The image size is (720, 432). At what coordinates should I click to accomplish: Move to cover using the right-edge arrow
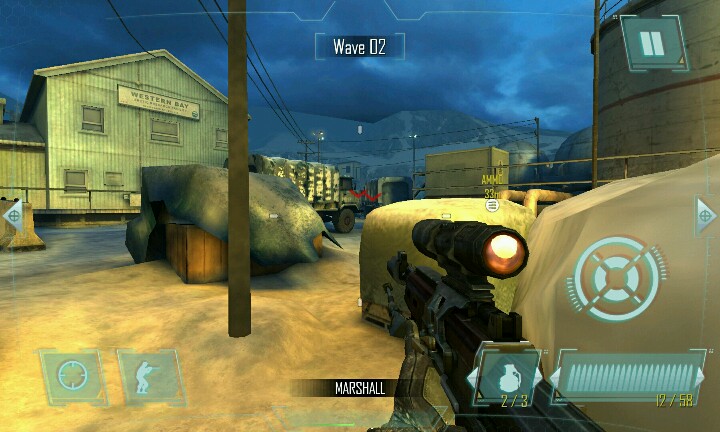point(706,214)
